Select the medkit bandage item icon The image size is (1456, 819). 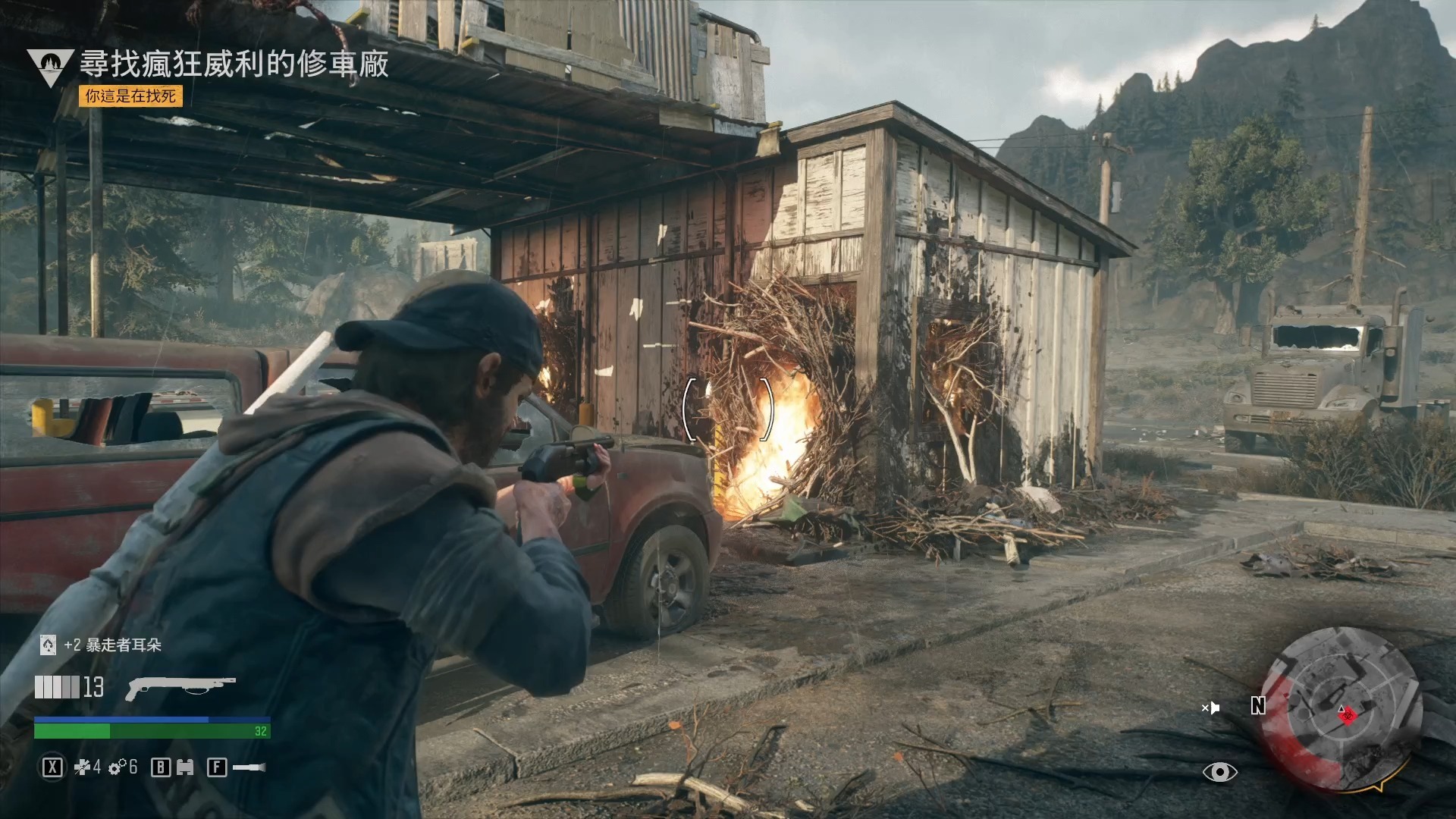pos(82,768)
